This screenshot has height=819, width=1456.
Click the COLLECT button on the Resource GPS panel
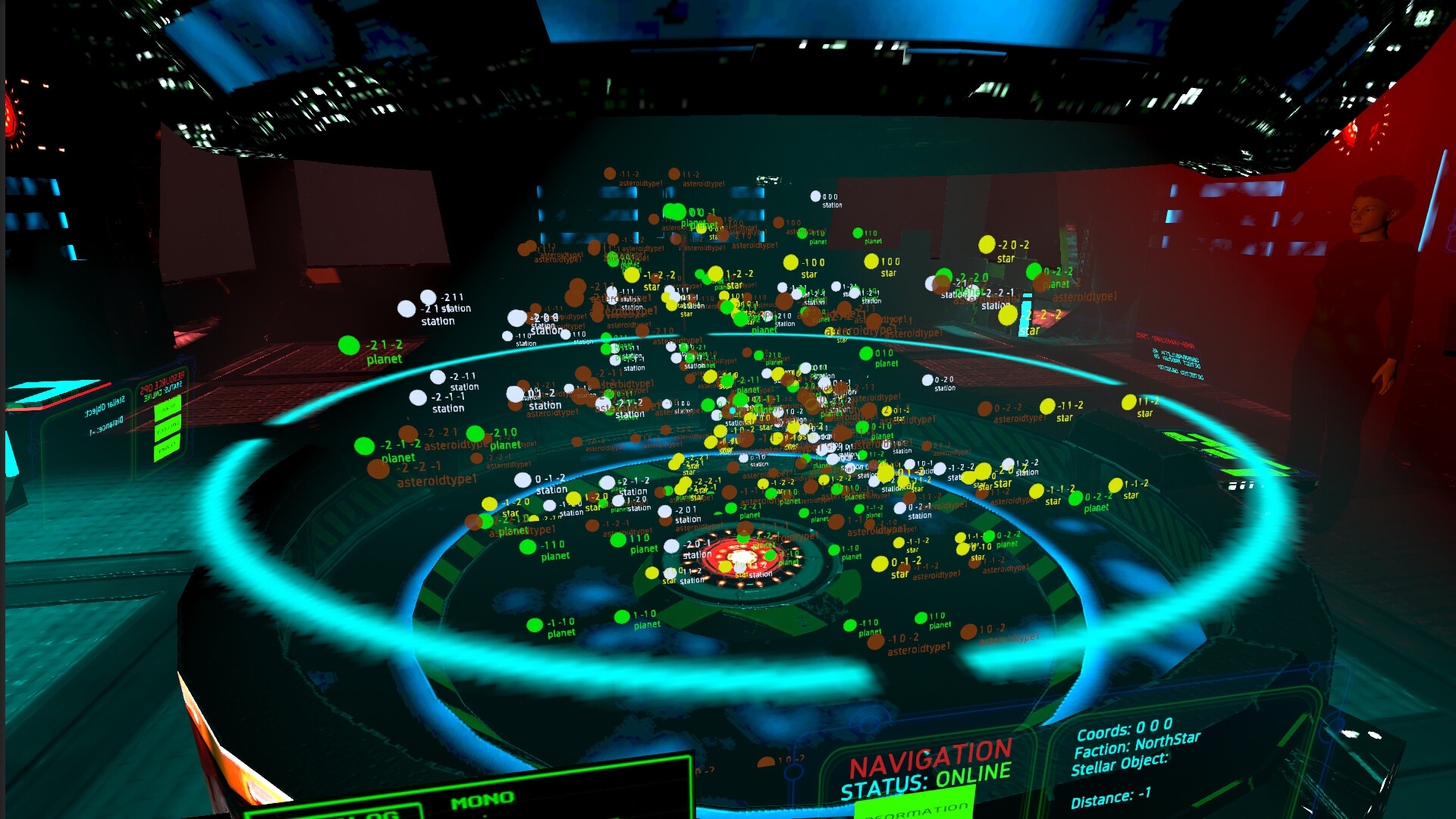click(168, 428)
